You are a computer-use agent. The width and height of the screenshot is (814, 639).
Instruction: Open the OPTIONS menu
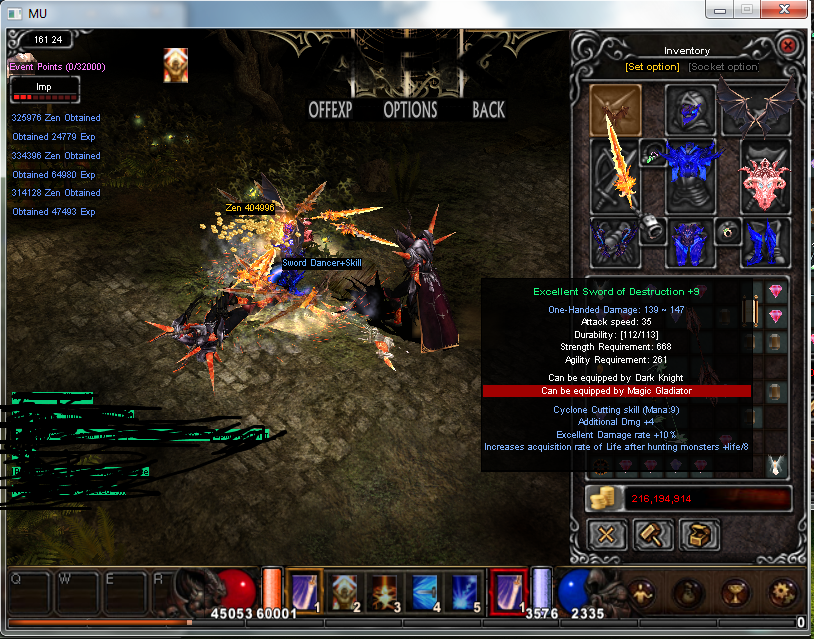coord(410,110)
